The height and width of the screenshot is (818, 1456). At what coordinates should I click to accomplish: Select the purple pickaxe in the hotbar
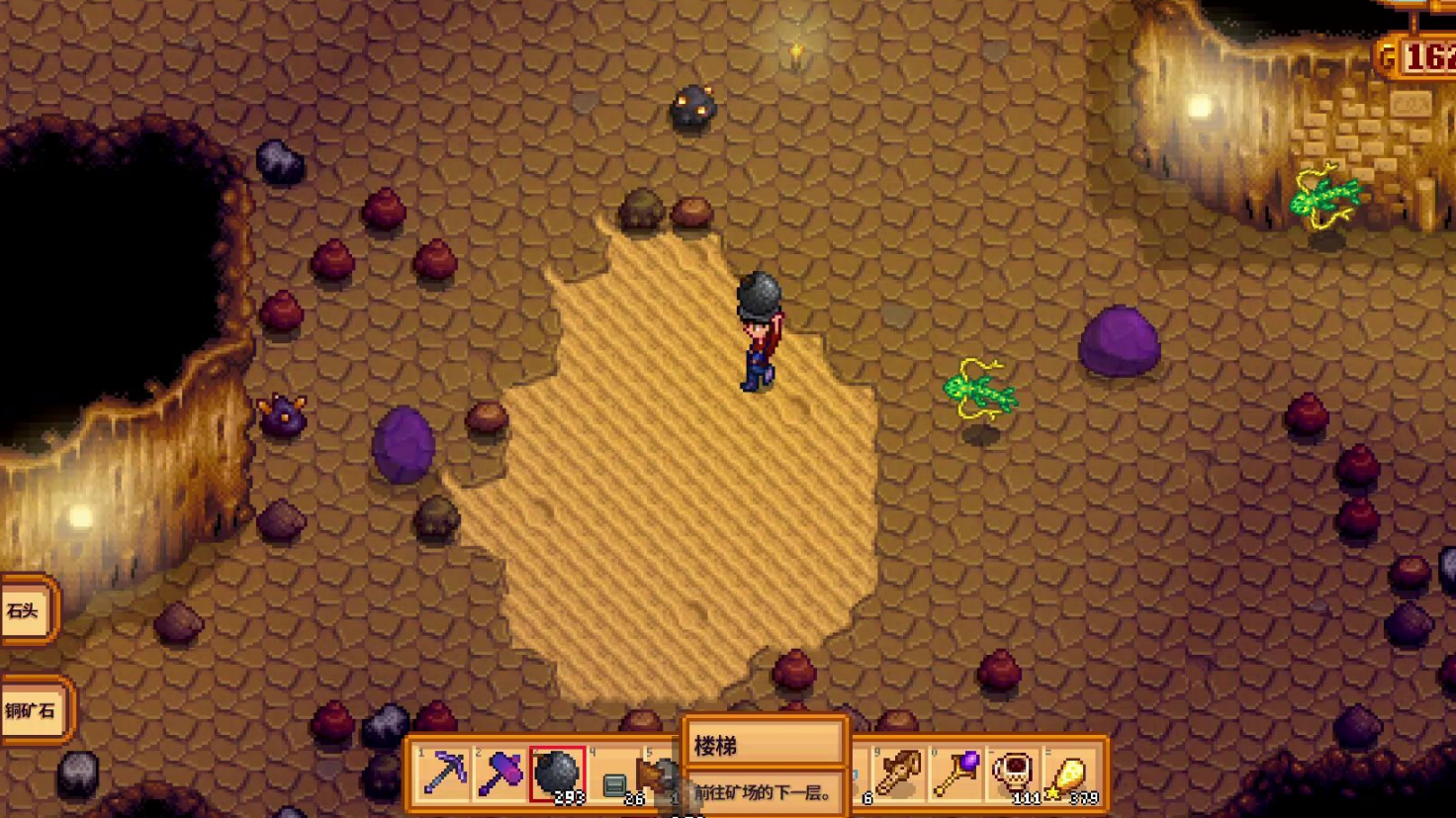[x=444, y=773]
